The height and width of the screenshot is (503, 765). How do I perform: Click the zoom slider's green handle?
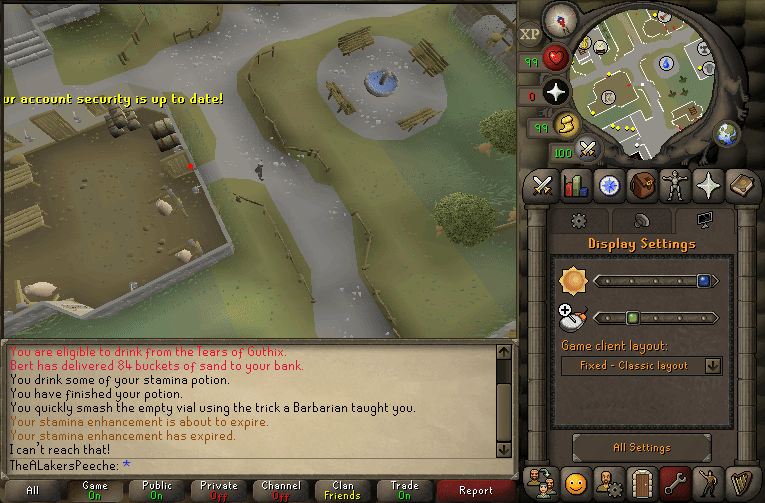tap(632, 318)
